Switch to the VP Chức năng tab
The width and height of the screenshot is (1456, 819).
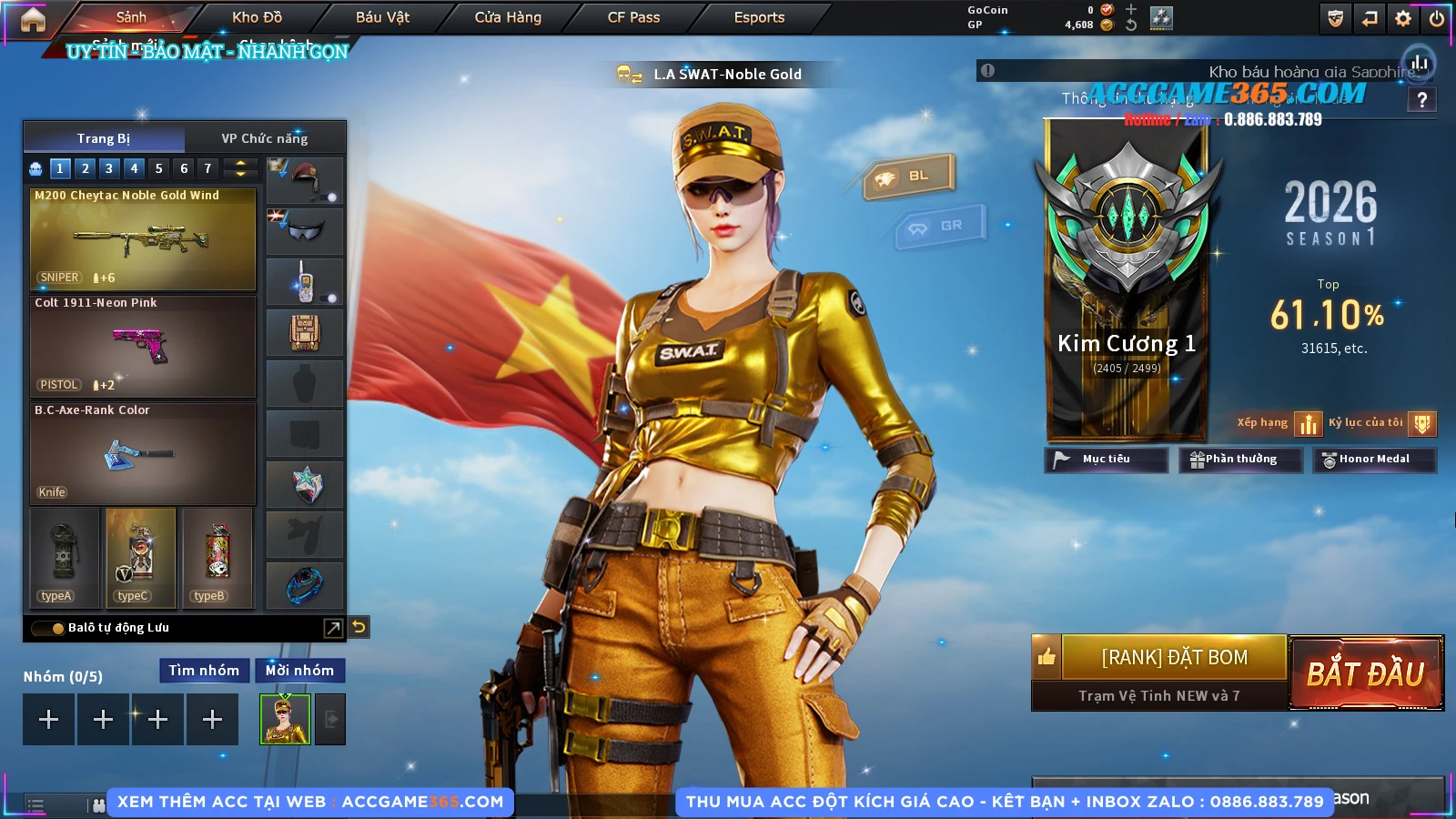(x=265, y=138)
